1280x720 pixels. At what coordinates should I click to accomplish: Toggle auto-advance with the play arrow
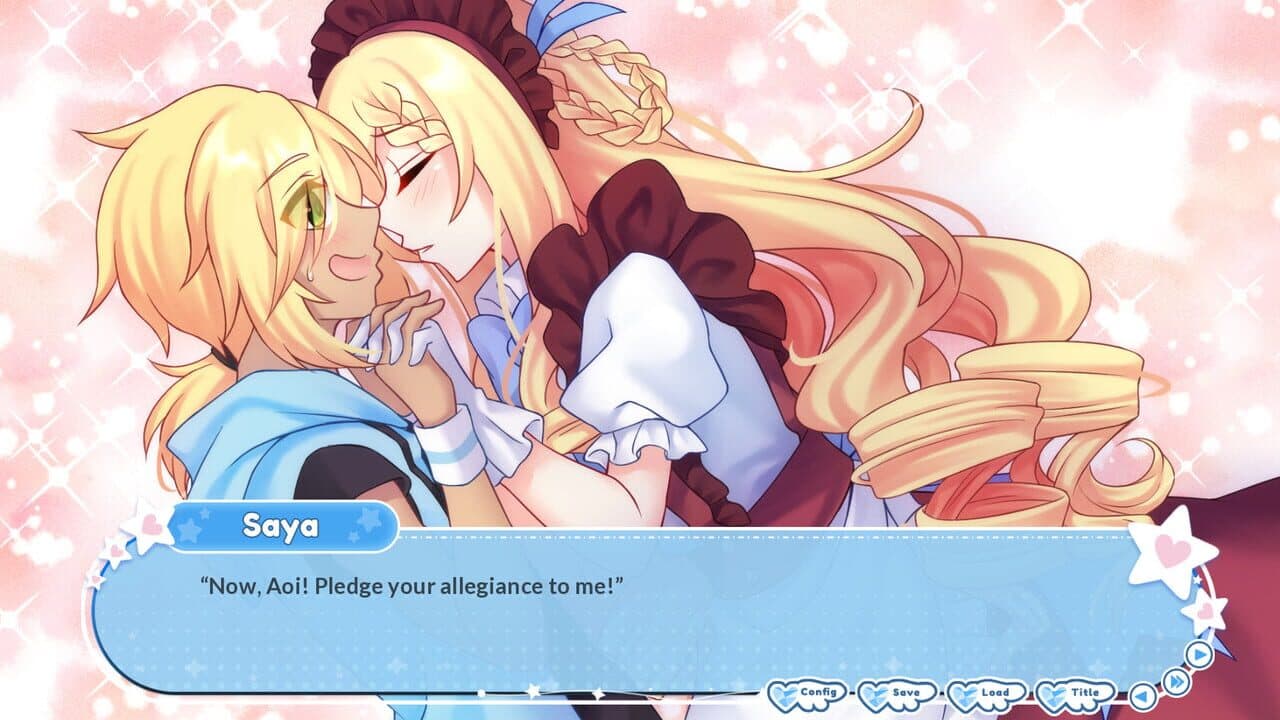coord(1200,655)
